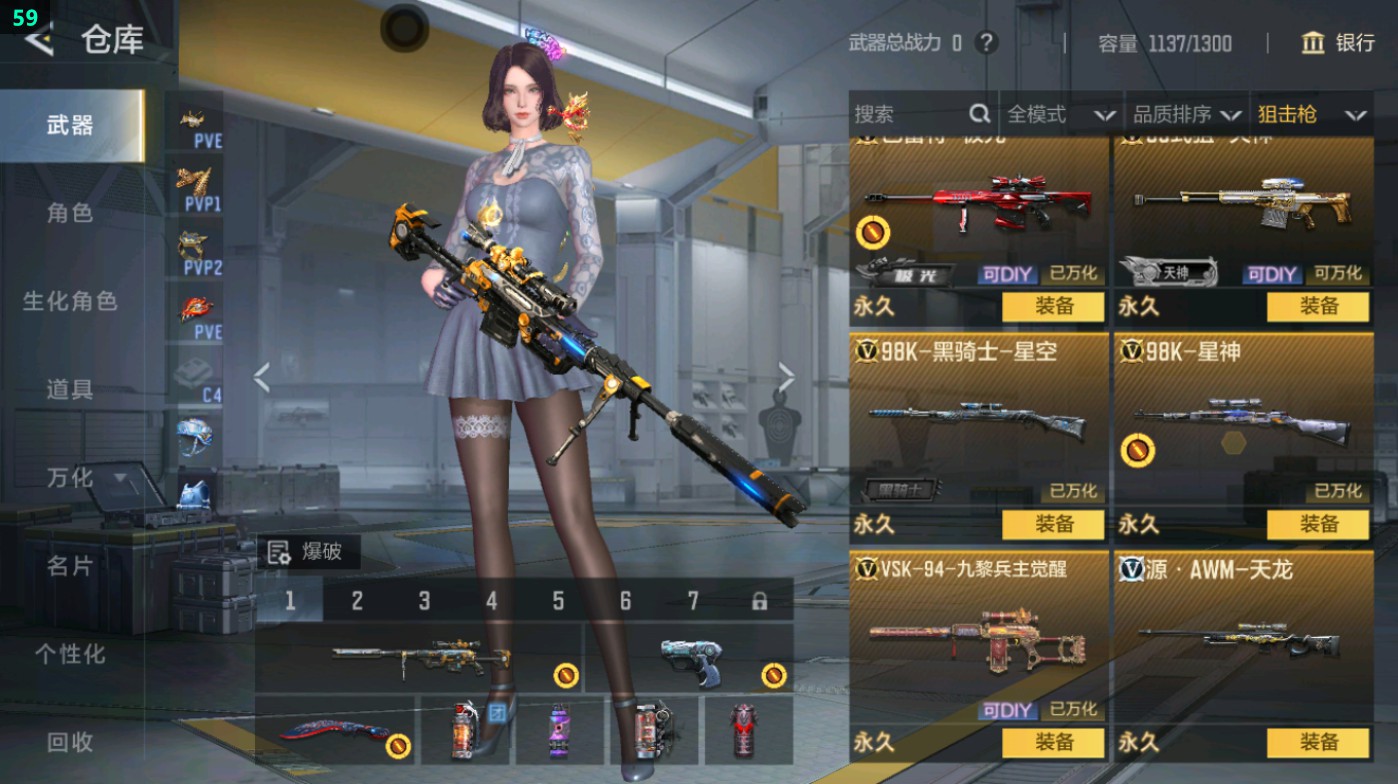Expand the 万化 category
The image size is (1398, 784).
tap(85, 478)
